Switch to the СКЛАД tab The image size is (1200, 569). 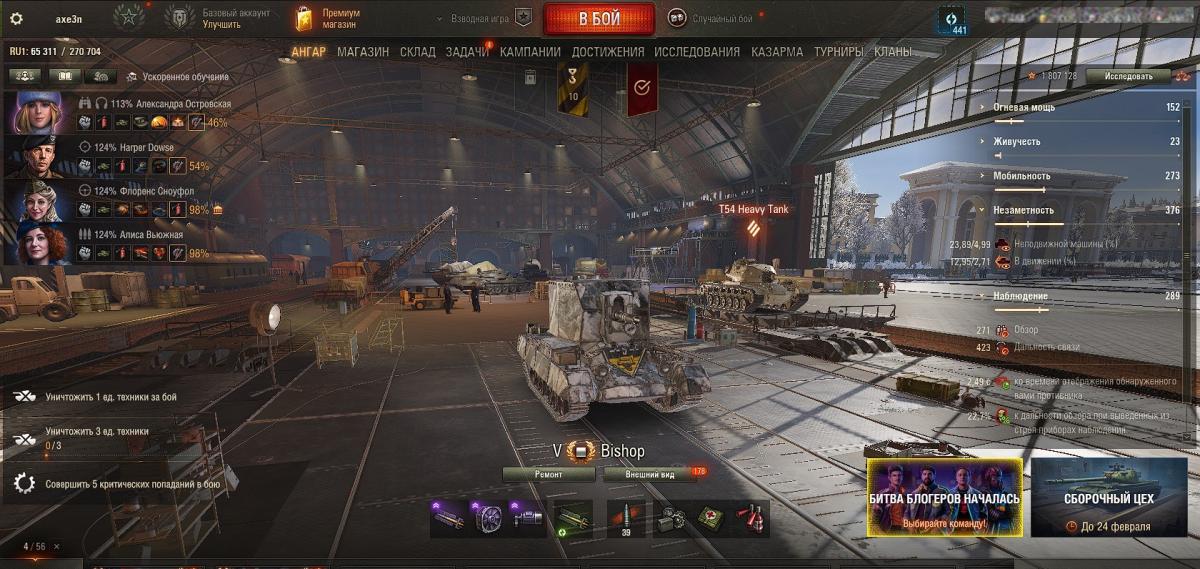point(417,52)
